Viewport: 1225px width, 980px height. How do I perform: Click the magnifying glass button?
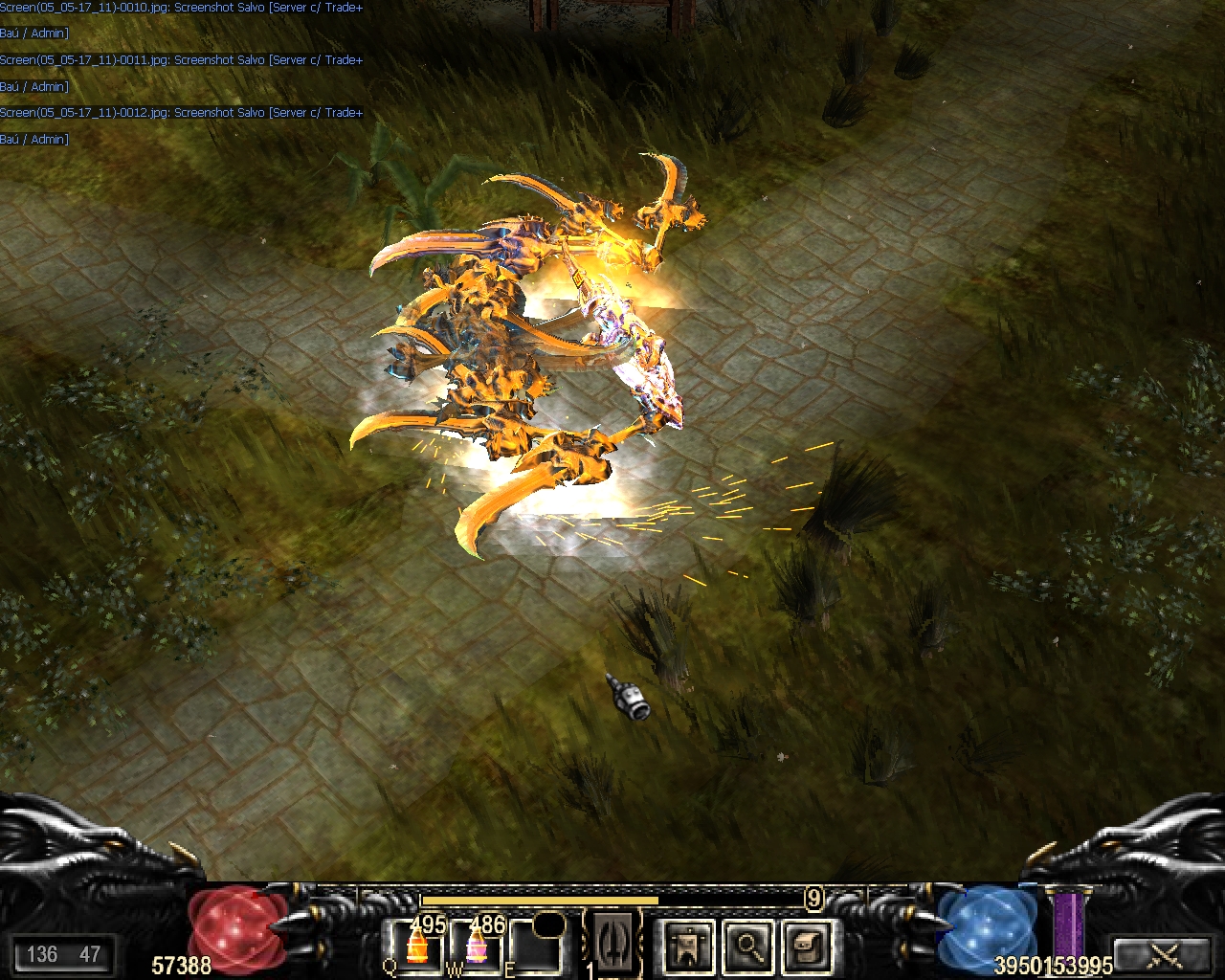(746, 947)
